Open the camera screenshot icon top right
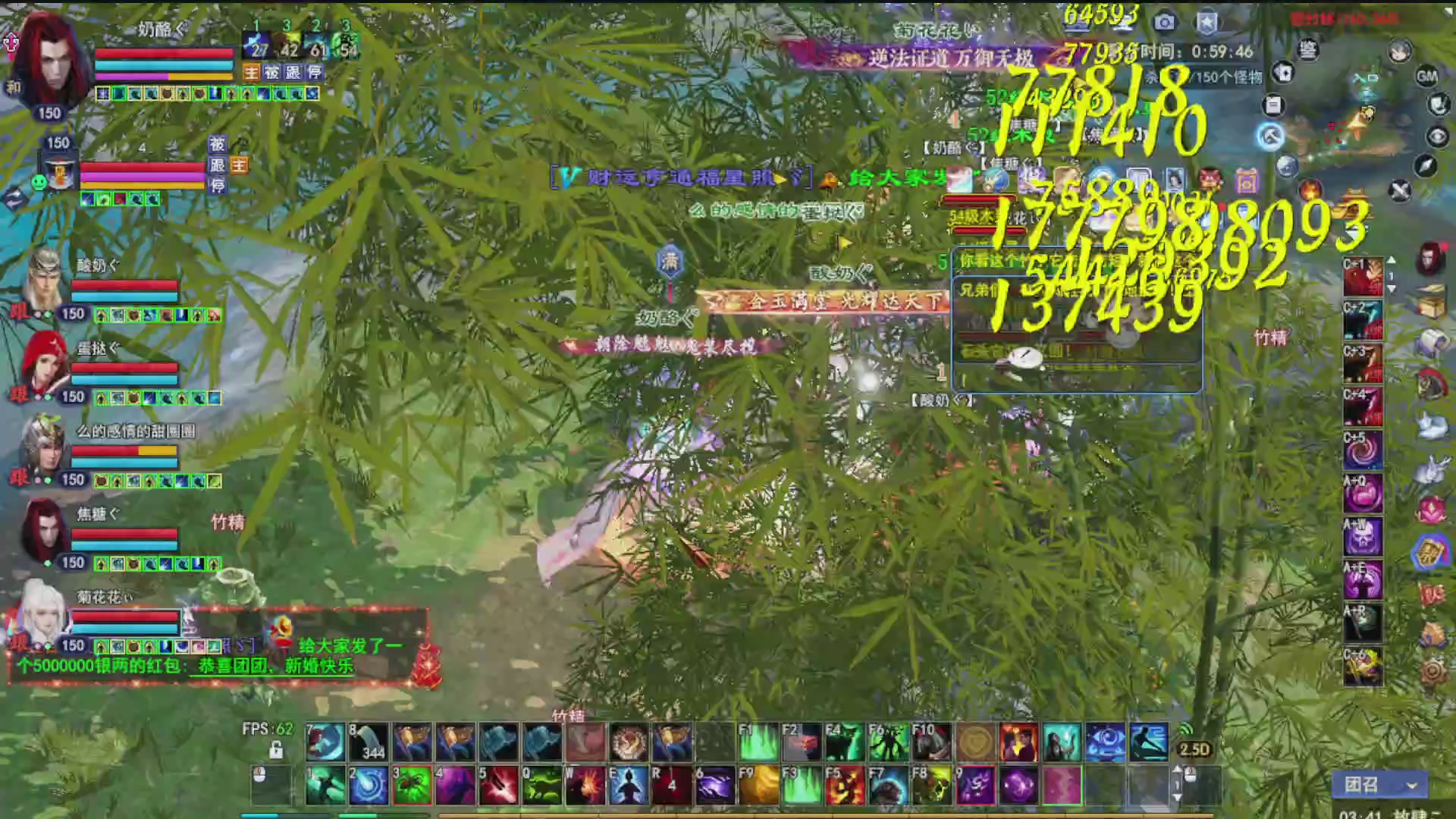Image resolution: width=1456 pixels, height=819 pixels. [x=1164, y=21]
